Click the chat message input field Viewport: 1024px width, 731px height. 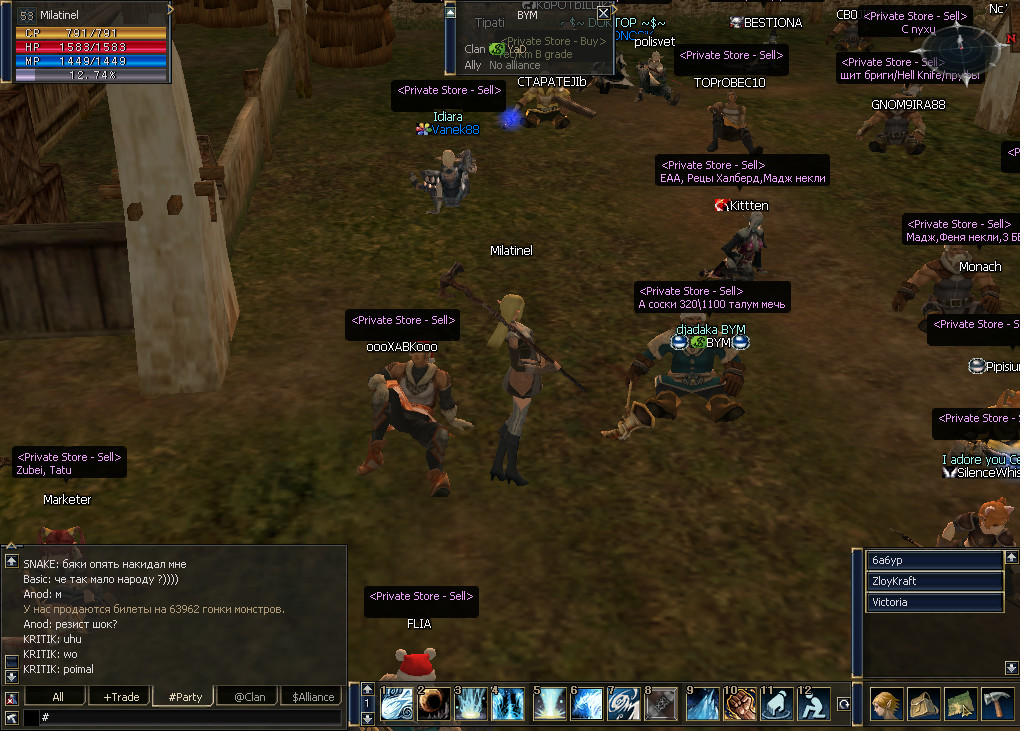[x=190, y=718]
